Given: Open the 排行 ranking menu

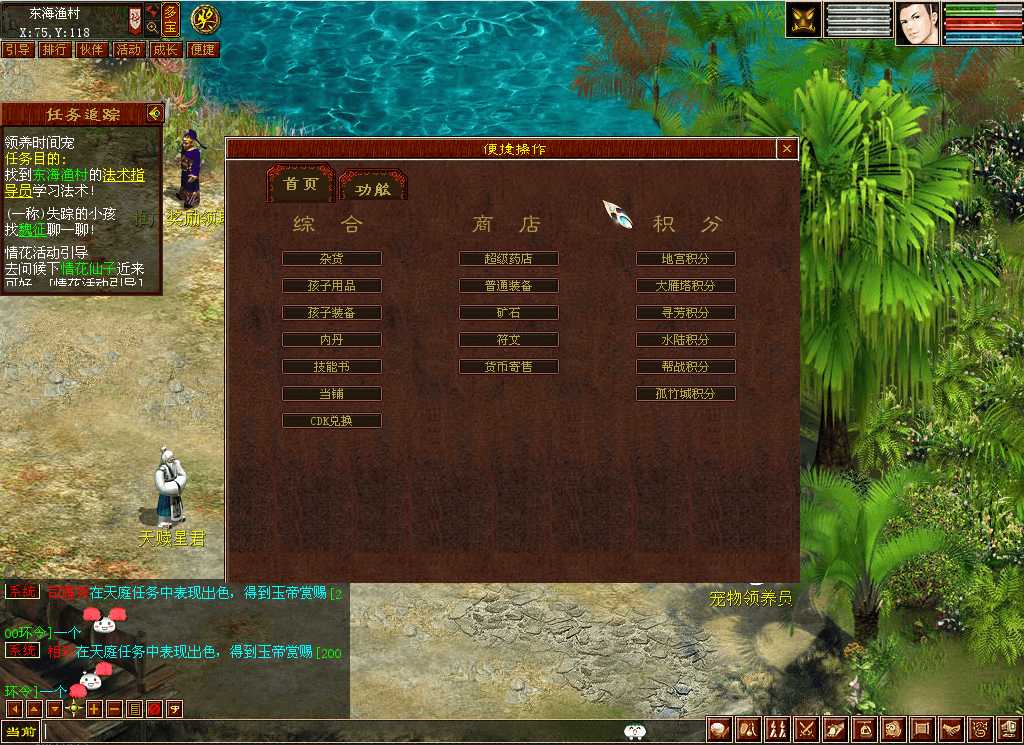Looking at the screenshot, I should [x=55, y=50].
